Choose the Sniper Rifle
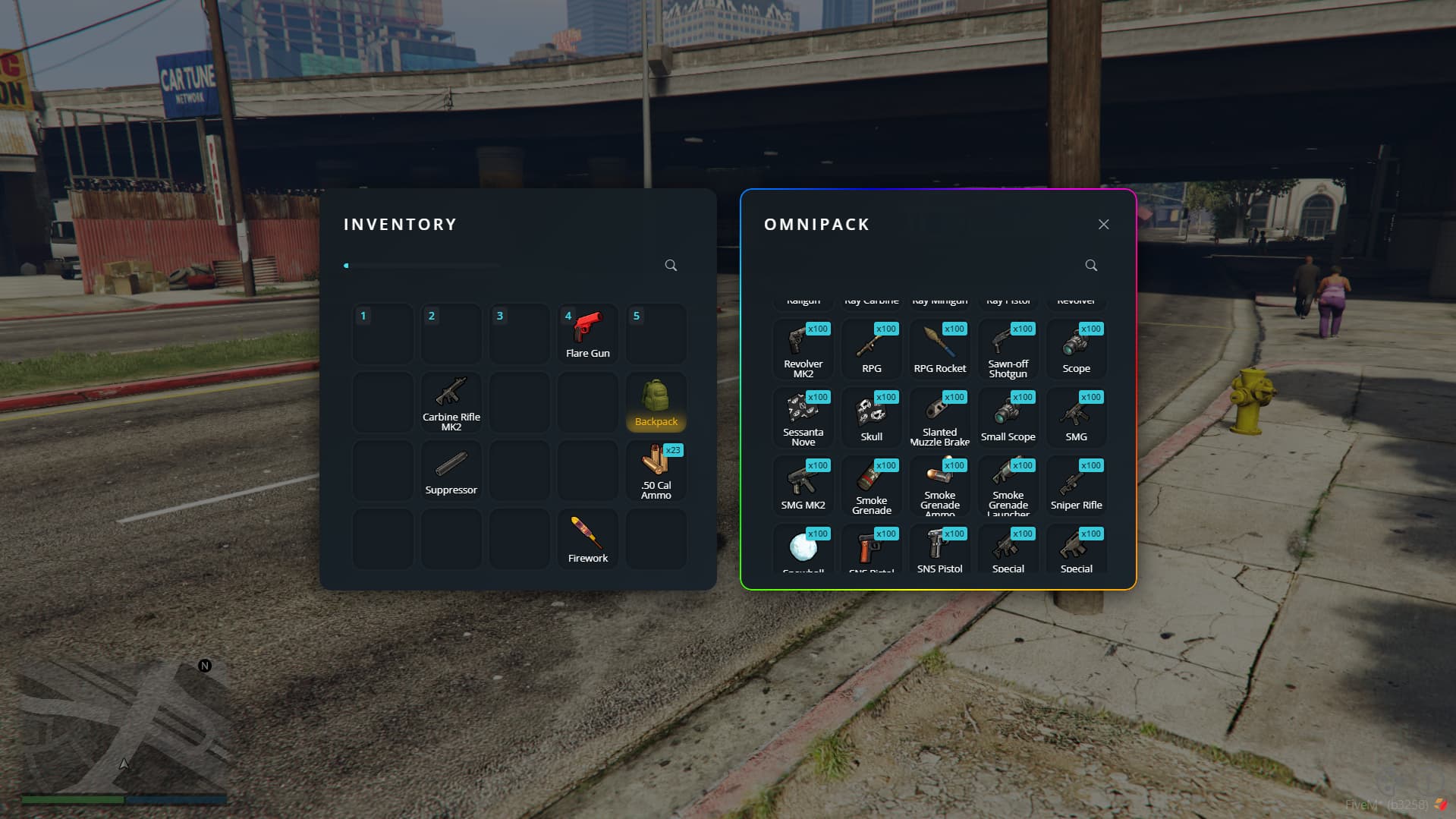The width and height of the screenshot is (1456, 819). 1076,486
